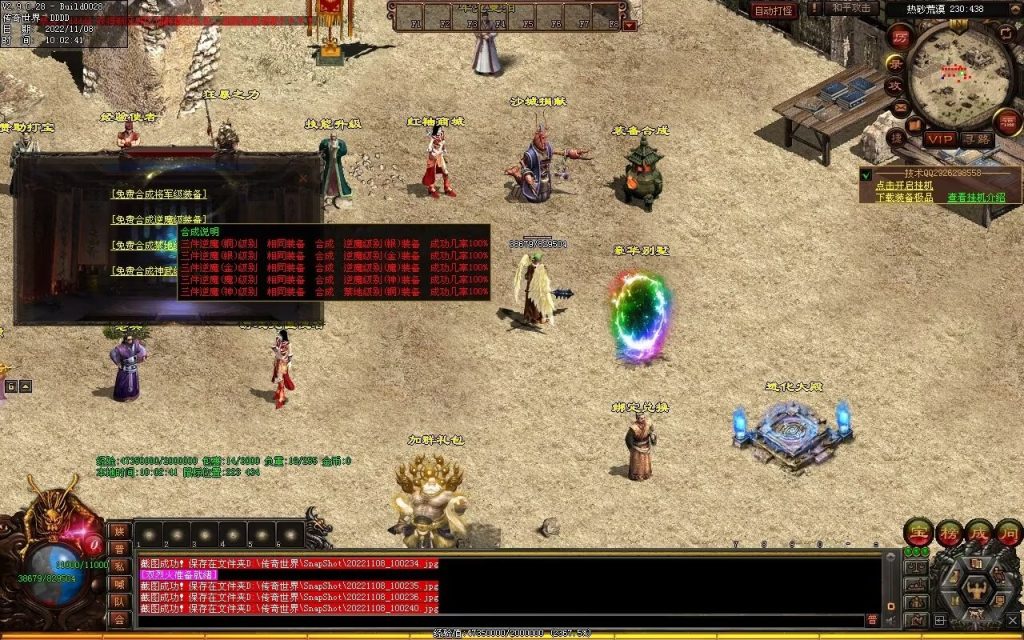This screenshot has width=1024, height=640.
Task: Select the 私 private chat channel
Action: (x=119, y=566)
